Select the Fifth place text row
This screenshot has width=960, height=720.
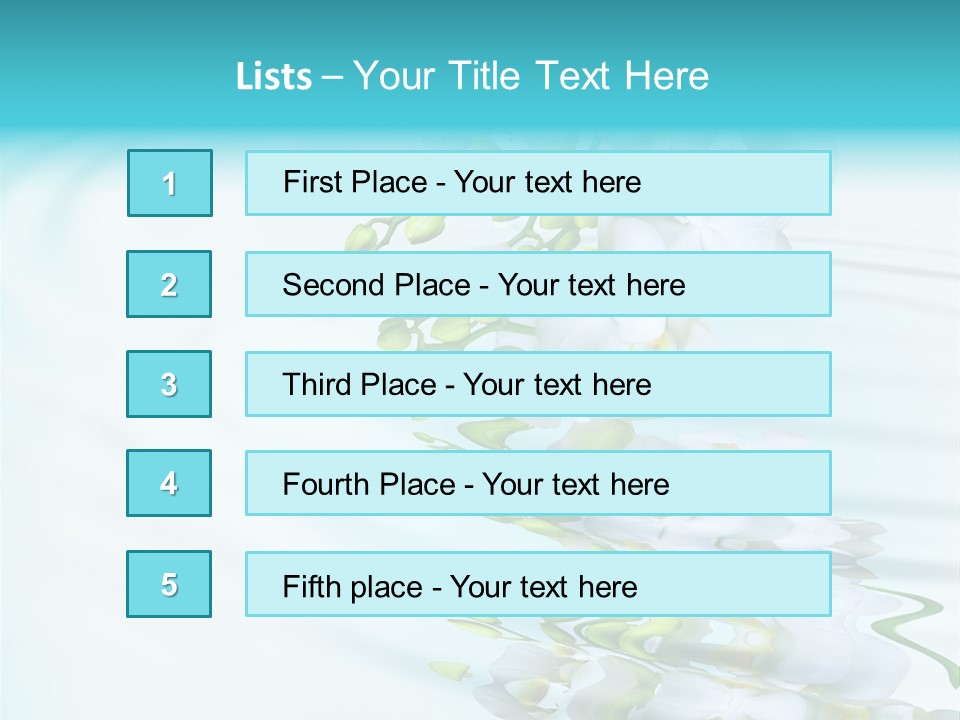pyautogui.click(x=538, y=584)
